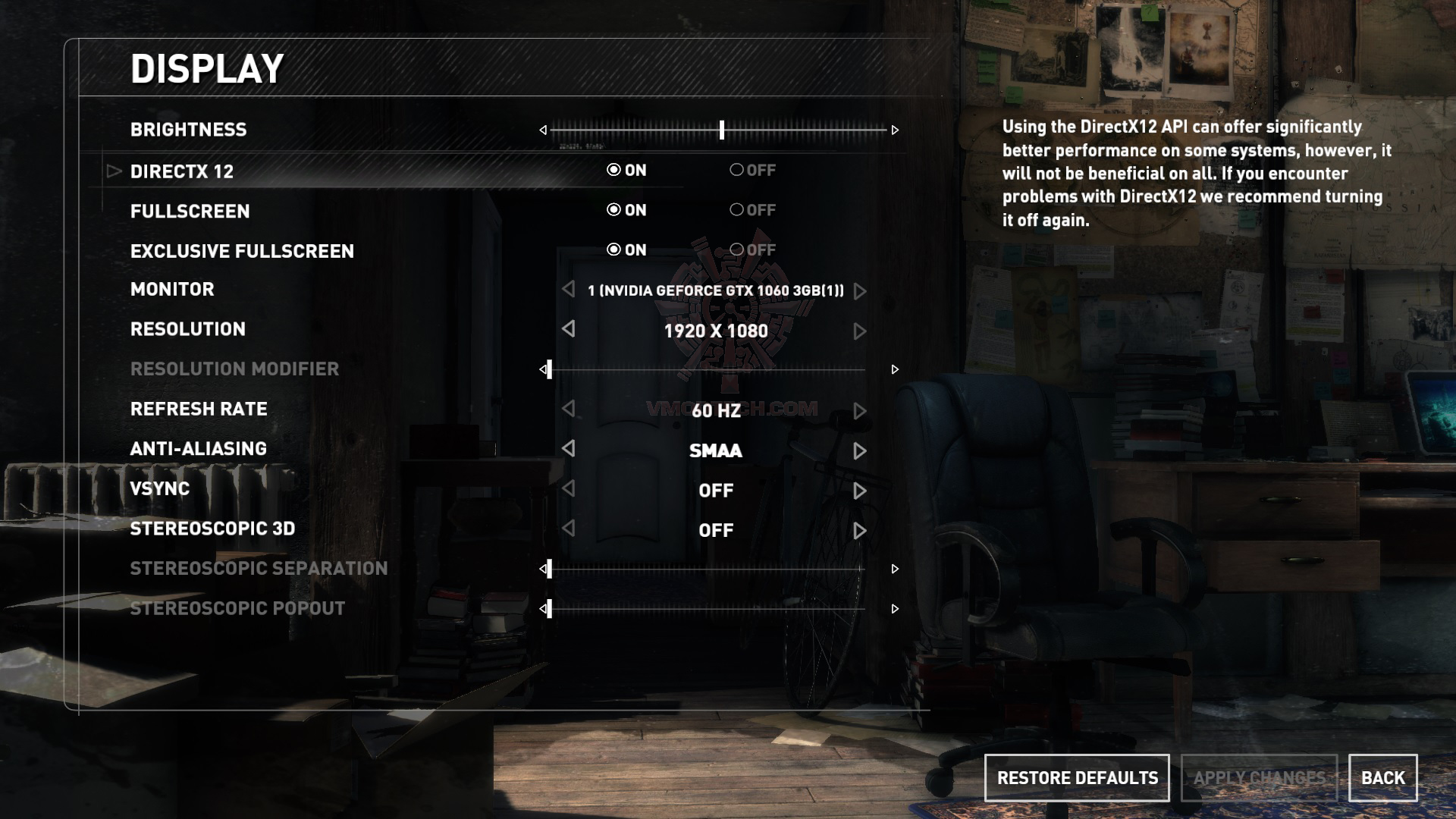Choose the next resolution option
Viewport: 1456px width, 819px height.
859,331
